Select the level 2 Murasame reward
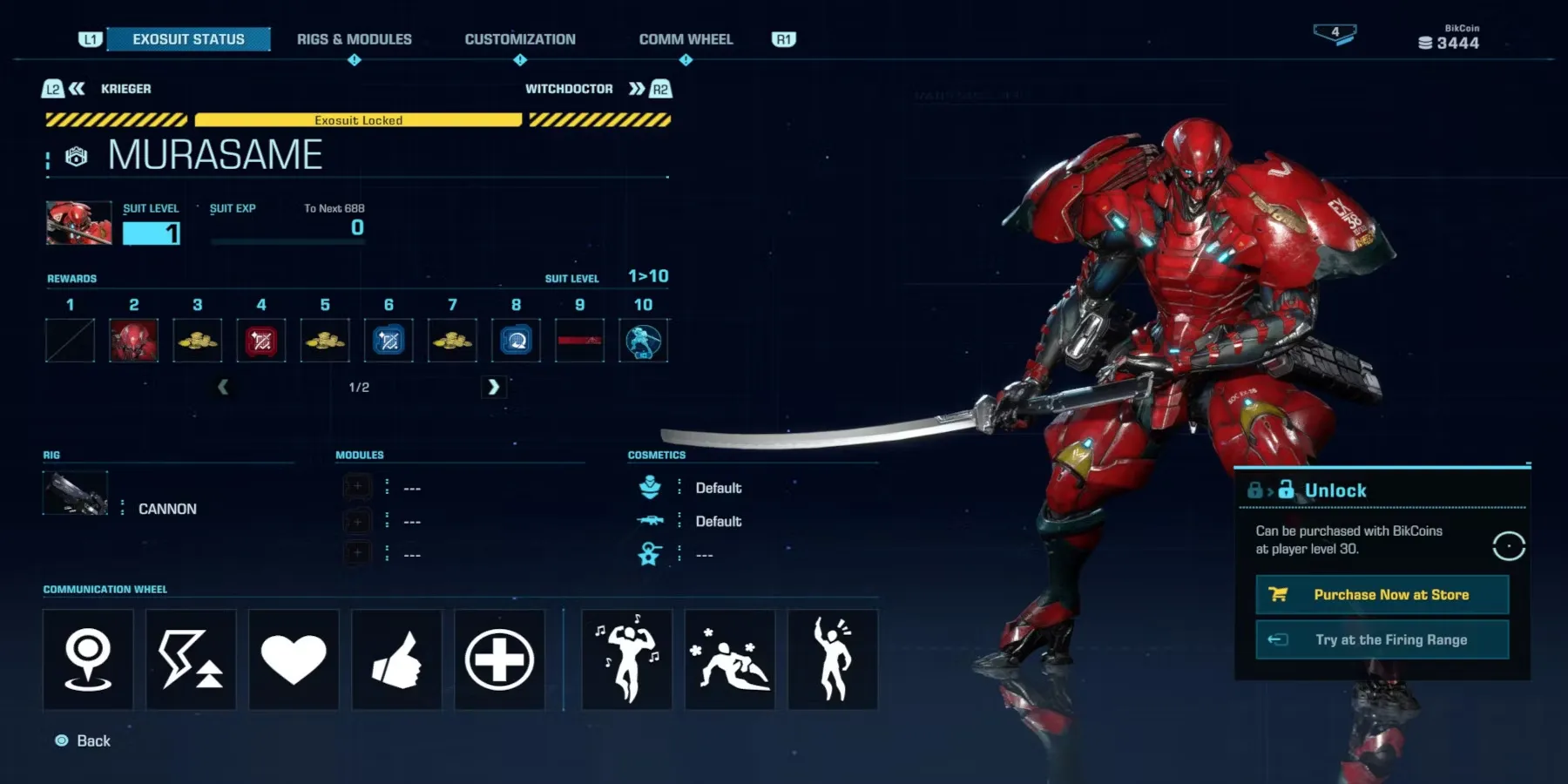Screen dimensions: 1568x784 [x=134, y=341]
